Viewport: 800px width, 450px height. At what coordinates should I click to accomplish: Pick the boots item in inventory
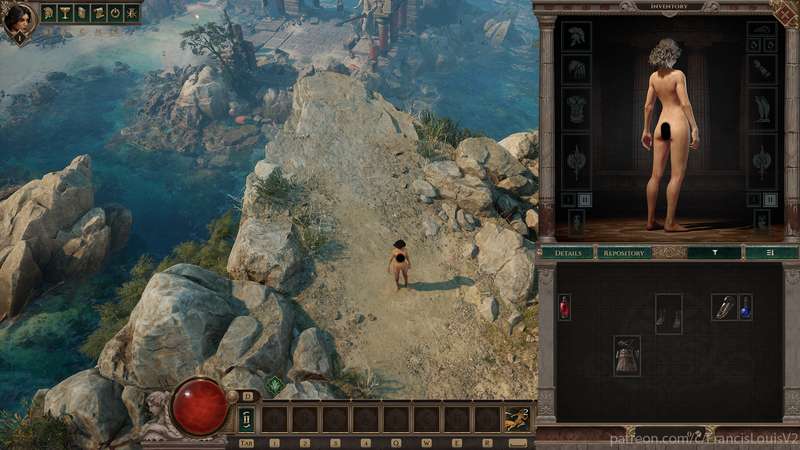tap(668, 314)
